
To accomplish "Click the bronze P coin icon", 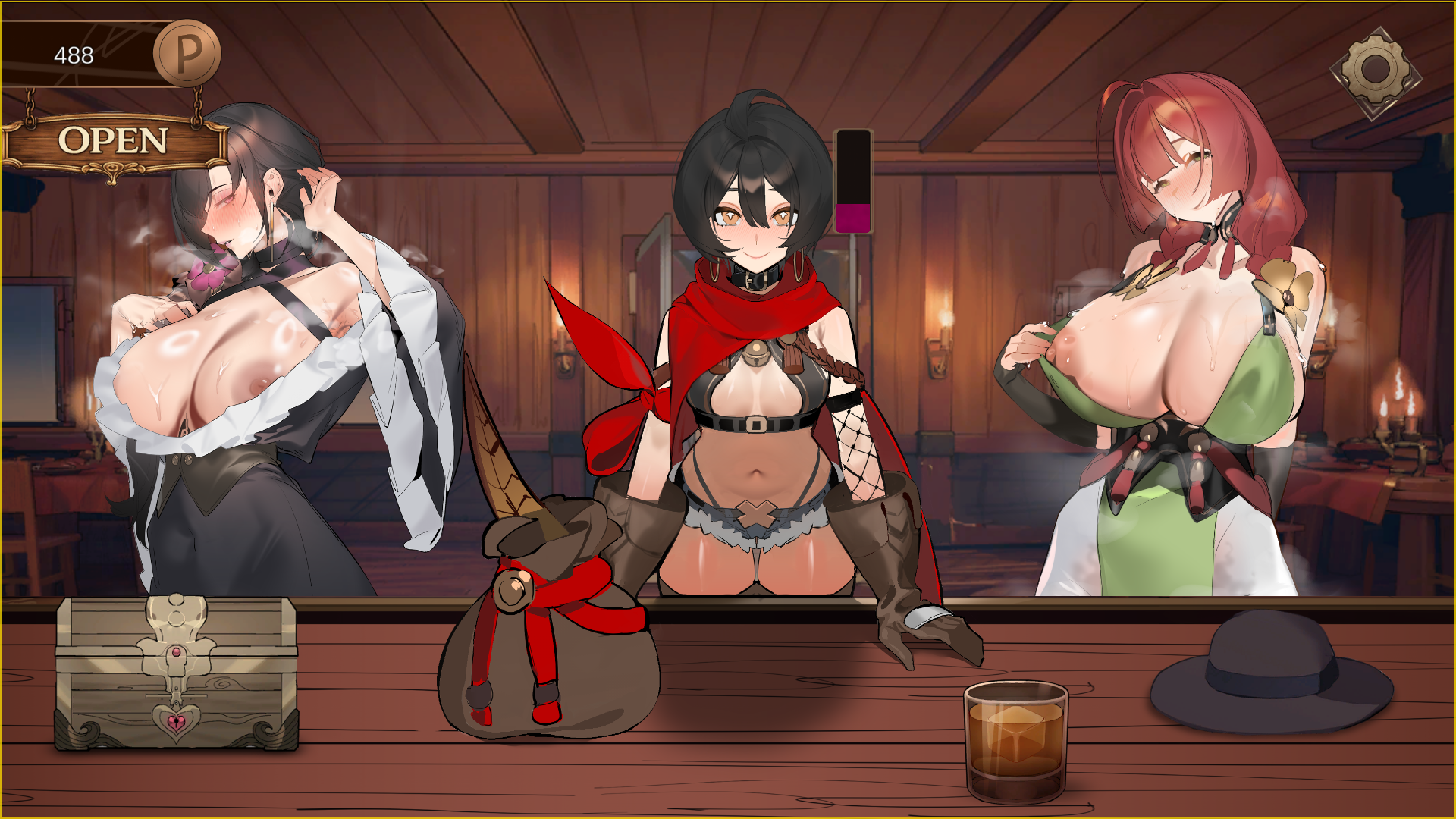I will [x=187, y=53].
